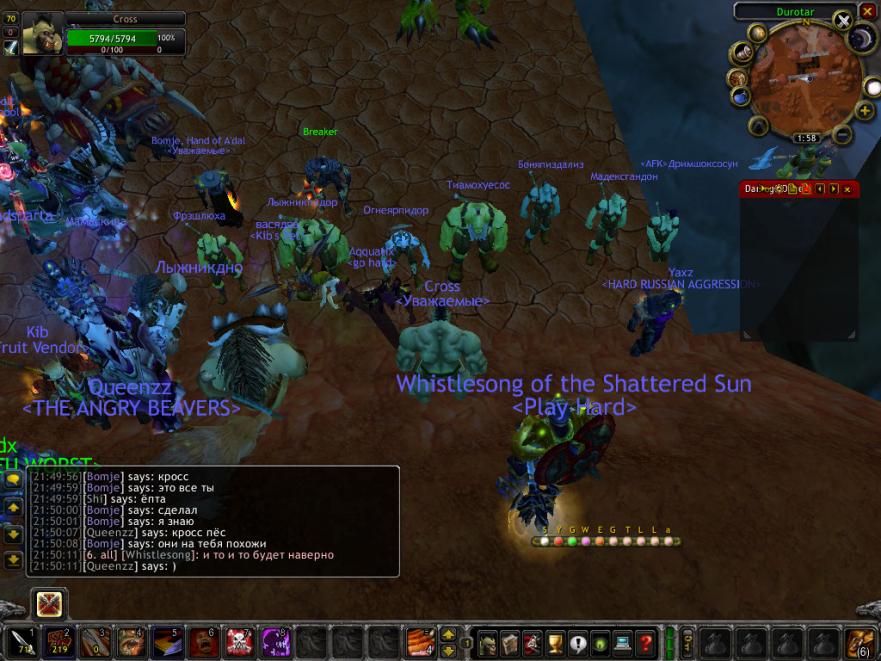Open the crescent moon day-night indicator
This screenshot has height=661, width=881.
pyautogui.click(x=861, y=40)
